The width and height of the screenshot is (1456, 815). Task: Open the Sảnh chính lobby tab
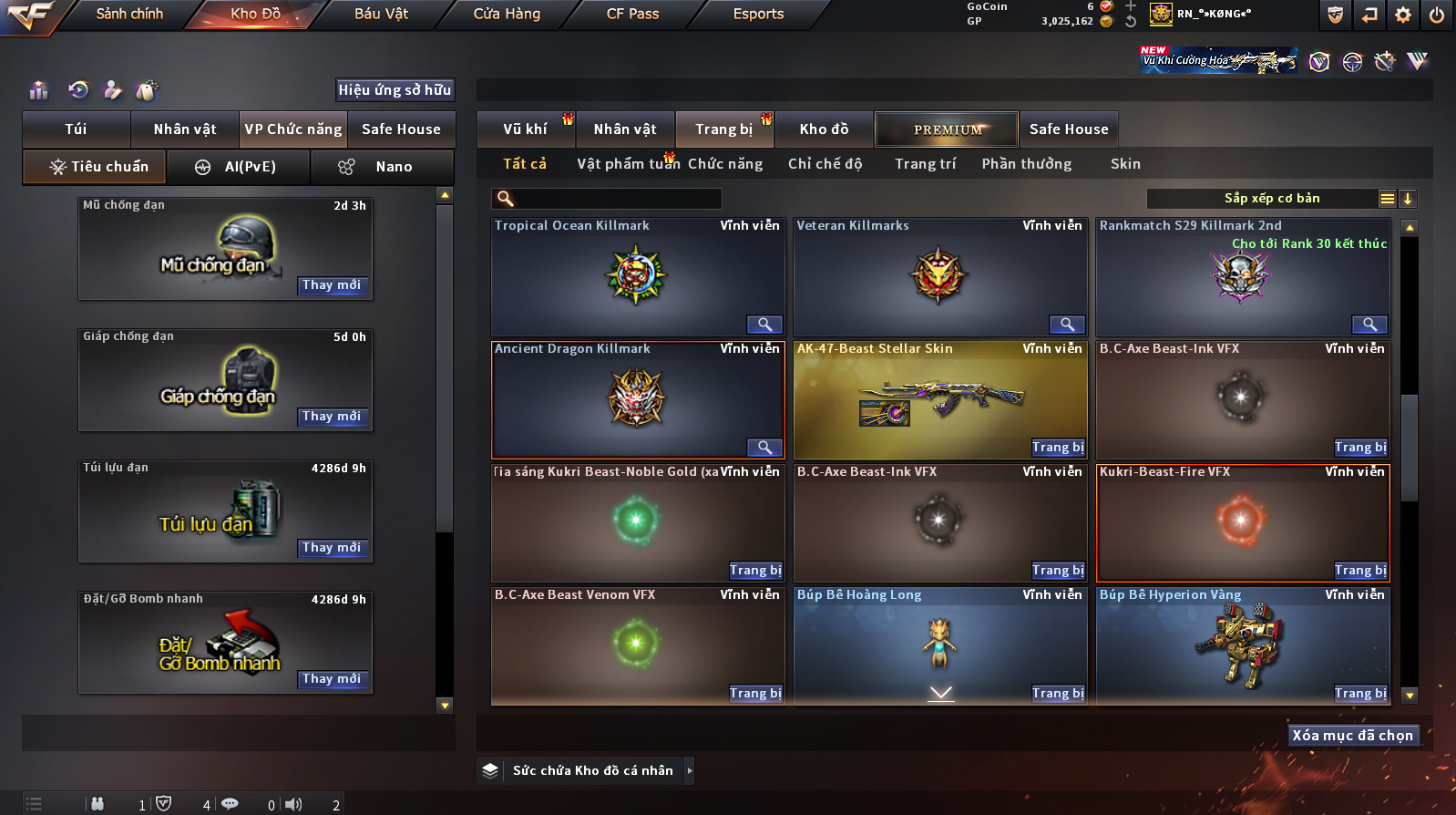coord(129,14)
